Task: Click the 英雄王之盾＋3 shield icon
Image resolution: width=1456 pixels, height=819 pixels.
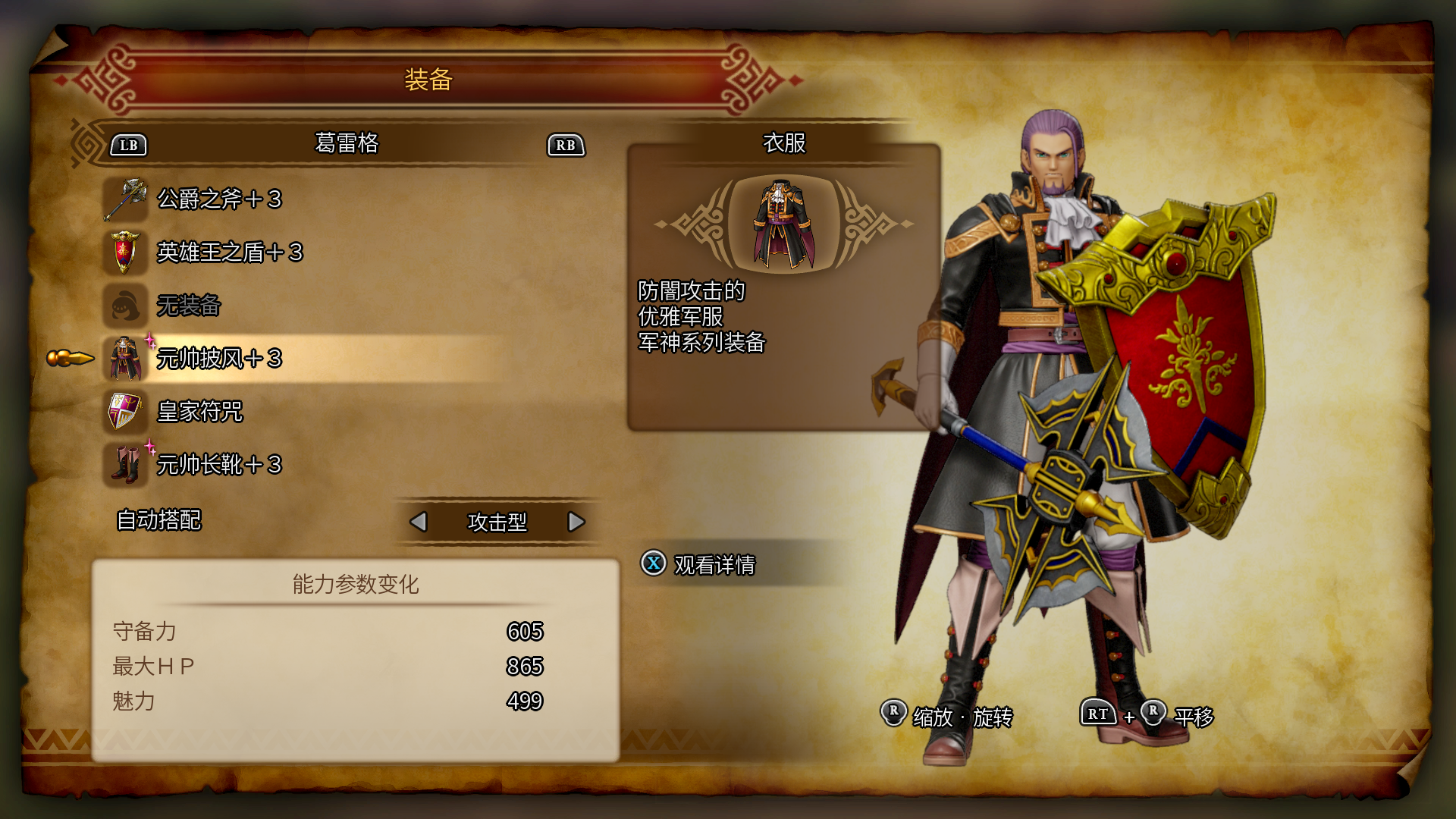Action: pyautogui.click(x=126, y=253)
